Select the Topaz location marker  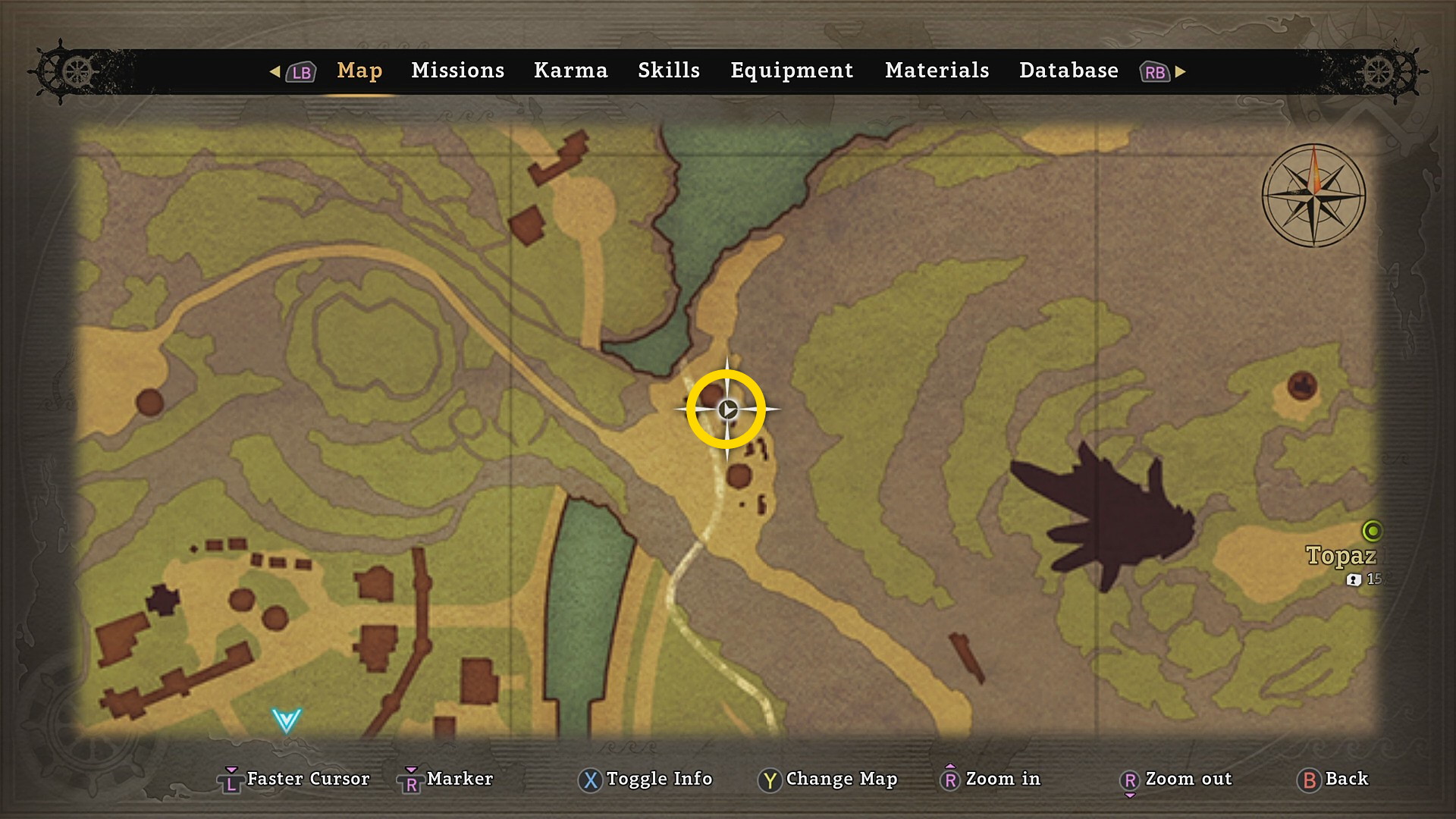pos(1372,531)
